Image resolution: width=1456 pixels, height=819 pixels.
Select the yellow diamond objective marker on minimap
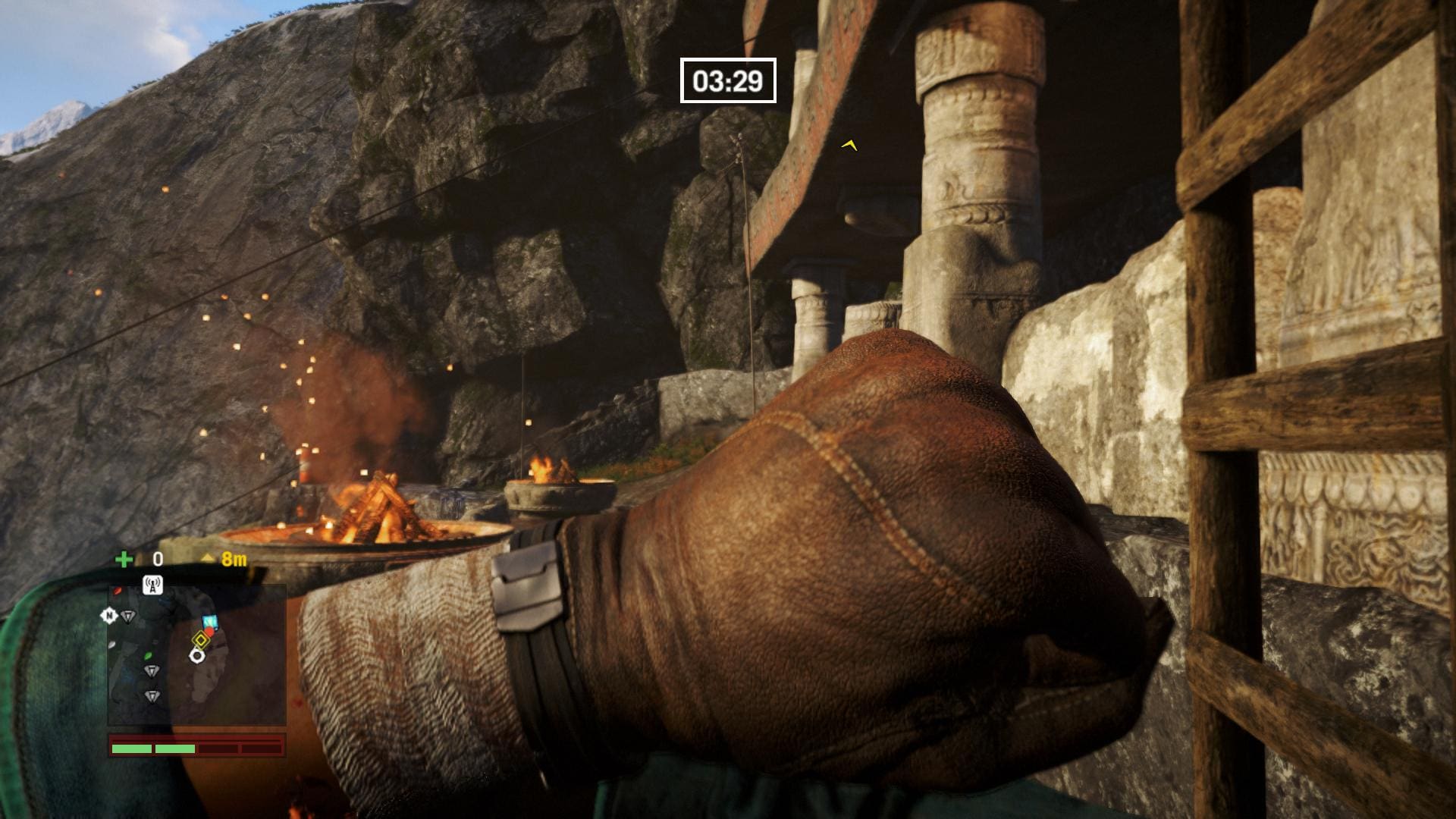click(x=200, y=639)
